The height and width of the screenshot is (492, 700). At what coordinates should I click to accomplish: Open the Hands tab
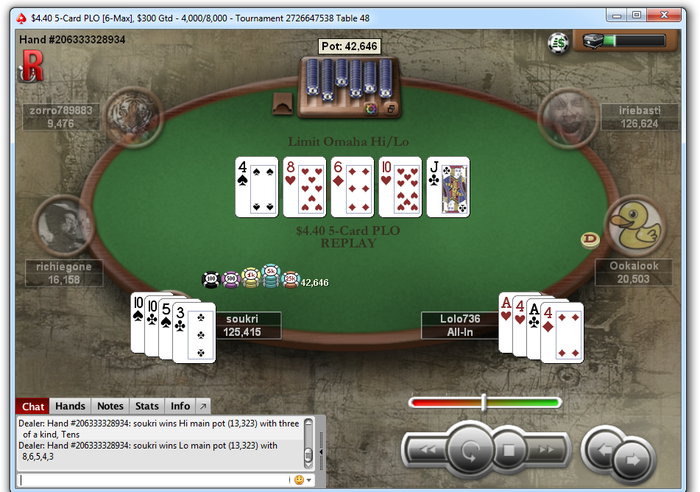pyautogui.click(x=69, y=406)
